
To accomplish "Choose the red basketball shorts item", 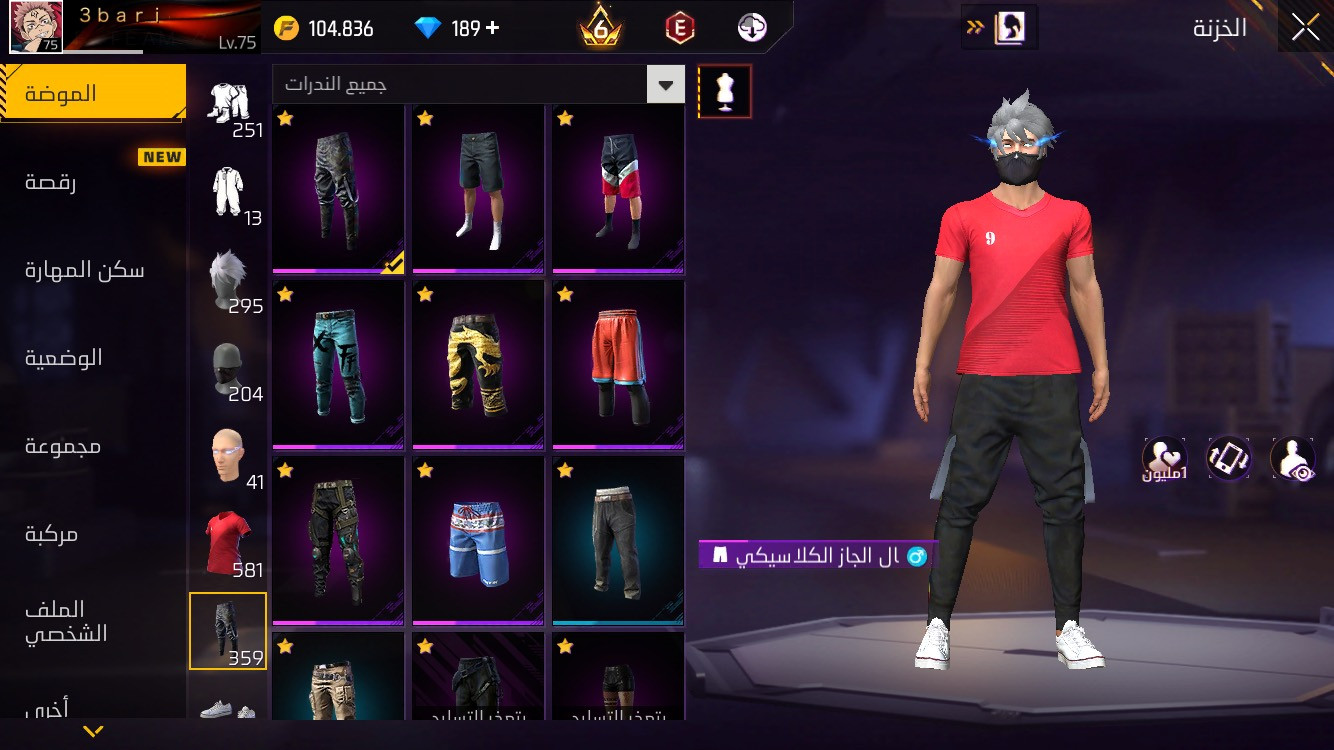I will tap(618, 365).
